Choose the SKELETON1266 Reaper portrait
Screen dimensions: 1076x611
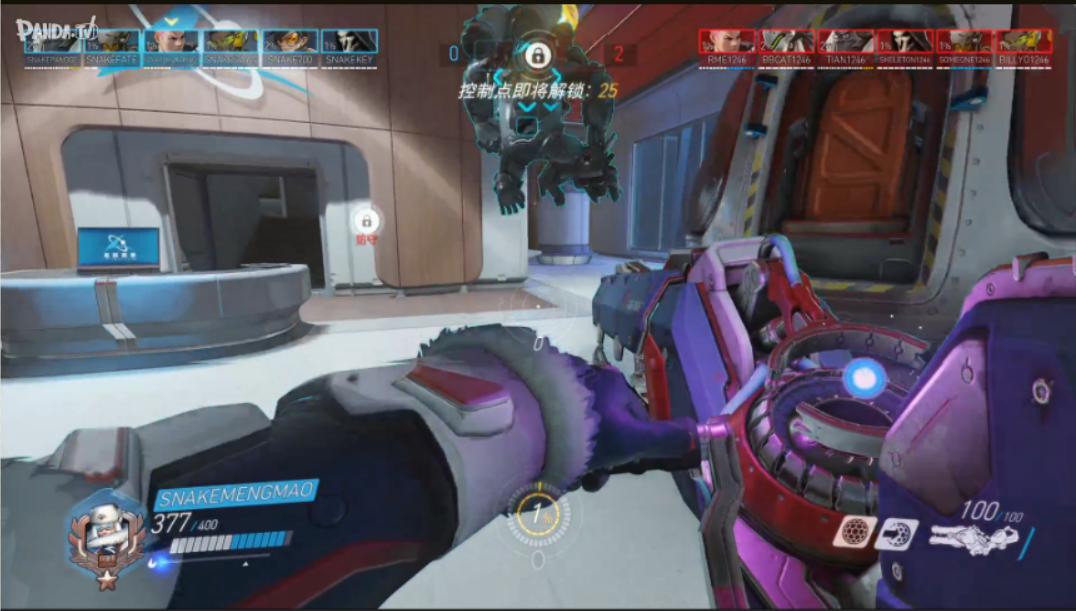click(x=905, y=41)
